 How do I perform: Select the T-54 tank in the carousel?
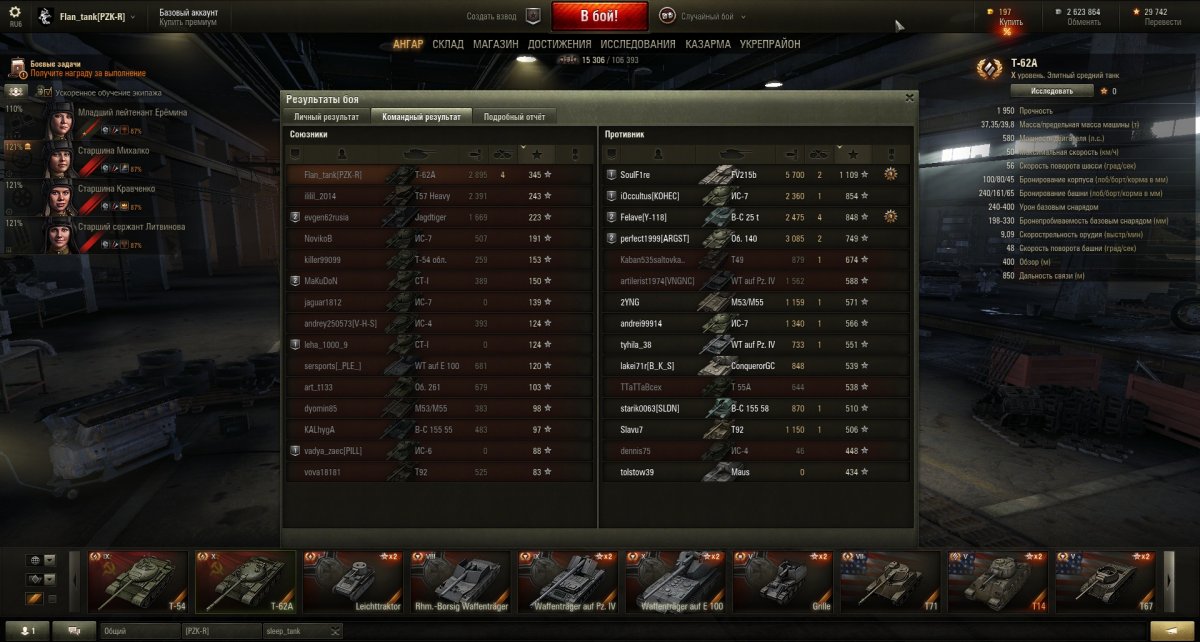140,581
